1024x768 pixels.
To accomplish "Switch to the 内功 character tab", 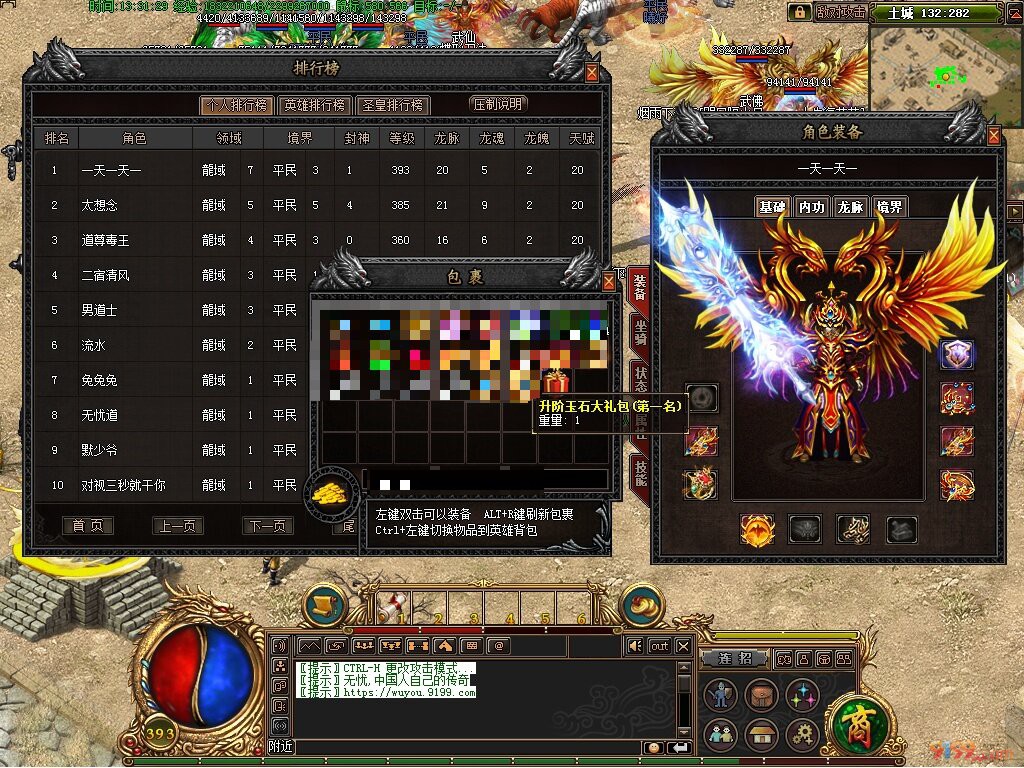I will [811, 207].
